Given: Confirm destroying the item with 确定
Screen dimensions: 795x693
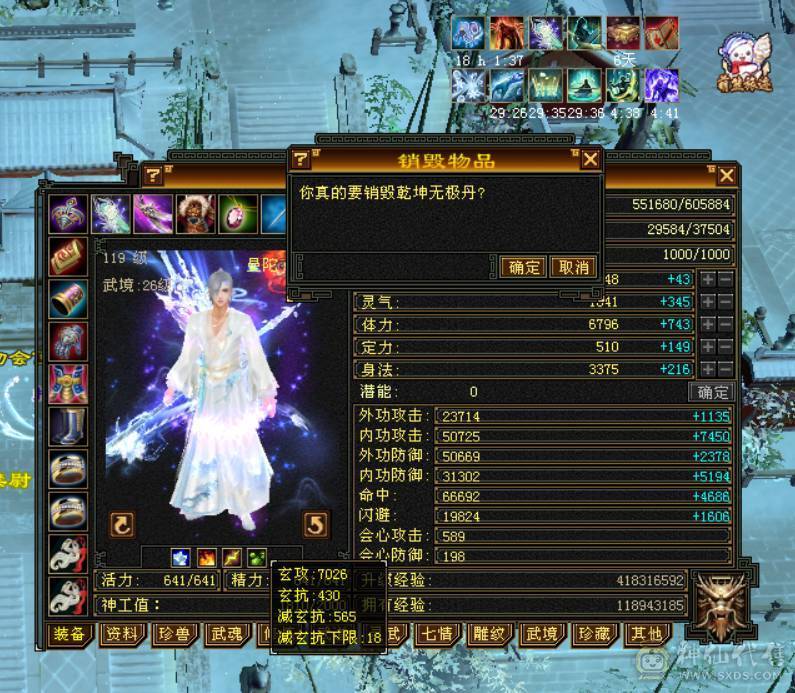Looking at the screenshot, I should tap(522, 267).
